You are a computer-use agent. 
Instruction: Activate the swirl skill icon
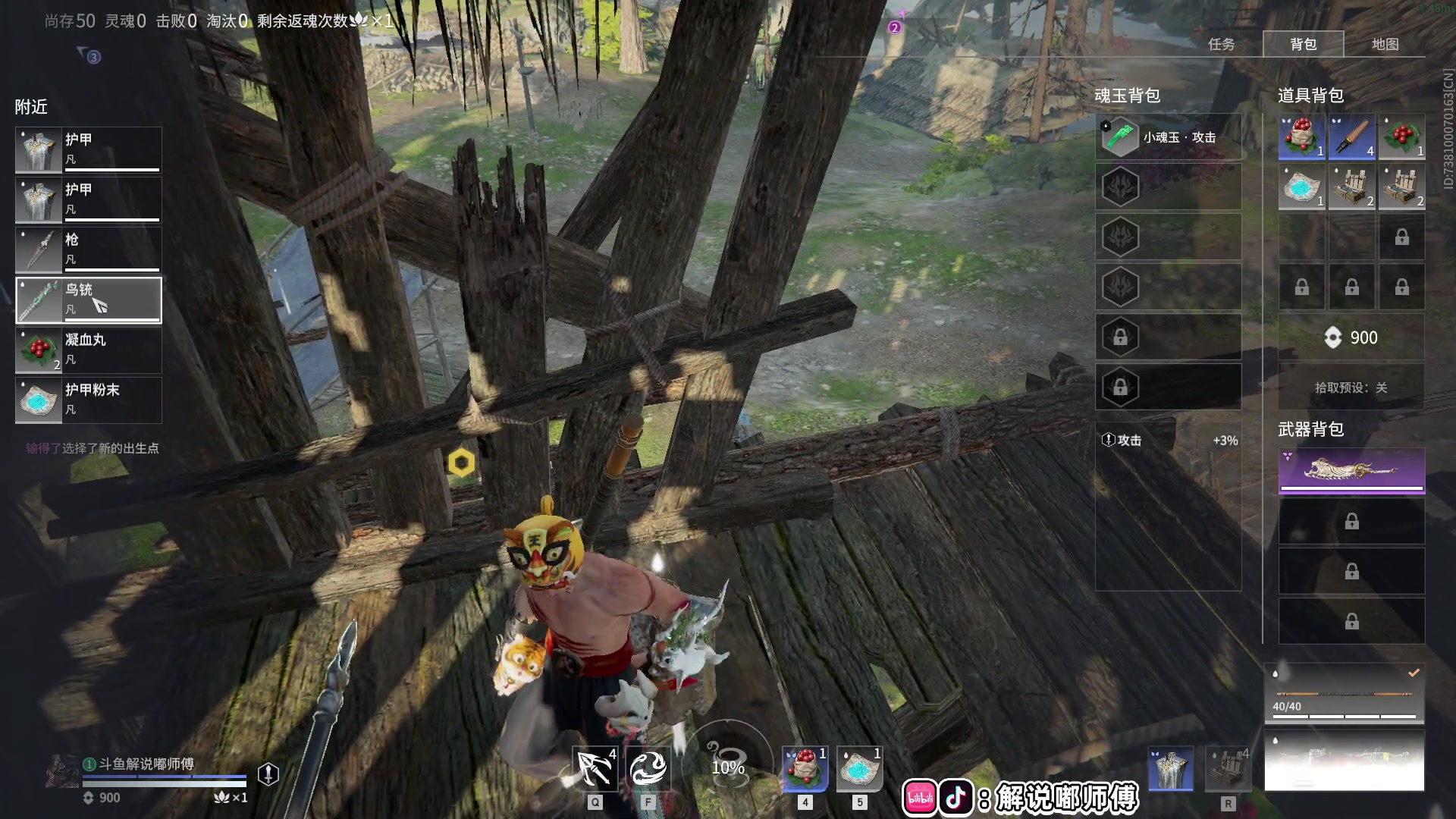pyautogui.click(x=648, y=768)
